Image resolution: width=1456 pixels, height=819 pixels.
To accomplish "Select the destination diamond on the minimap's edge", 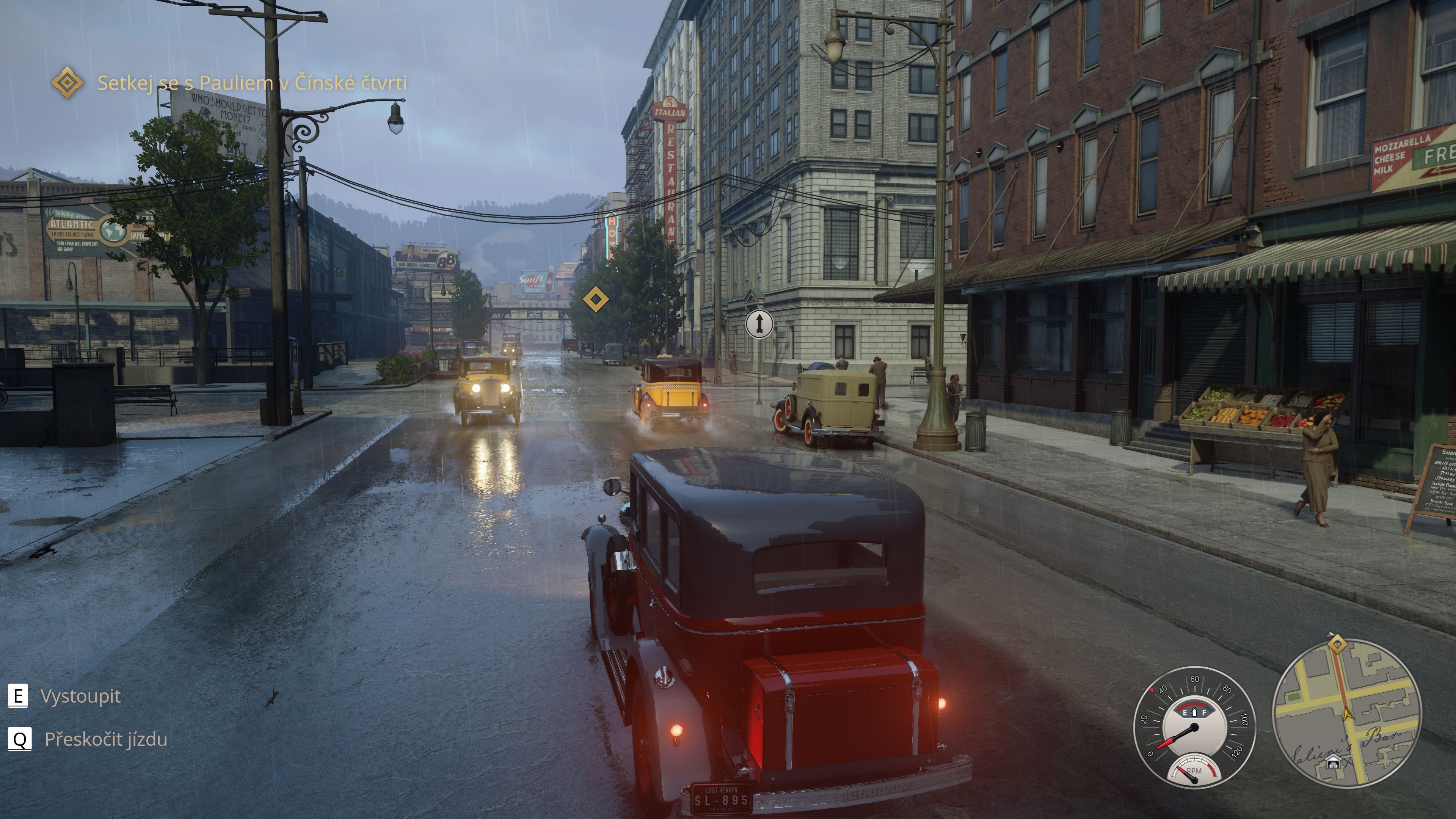I will pos(1337,644).
